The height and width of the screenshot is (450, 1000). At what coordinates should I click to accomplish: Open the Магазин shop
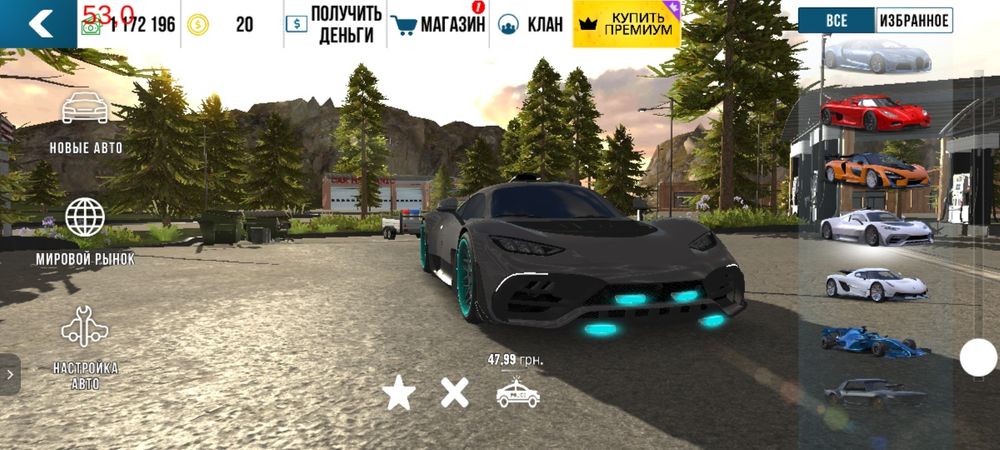(438, 24)
